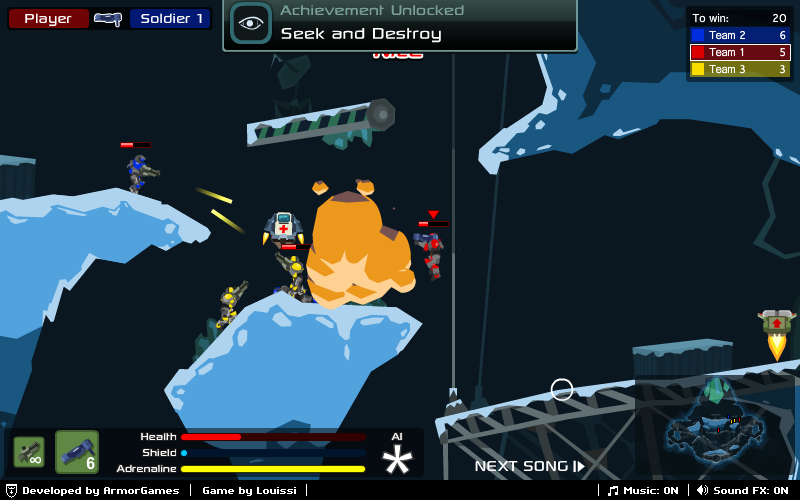The width and height of the screenshot is (800, 500).
Task: Select the infinite-ammo rifle weapon slot
Action: coord(28,452)
